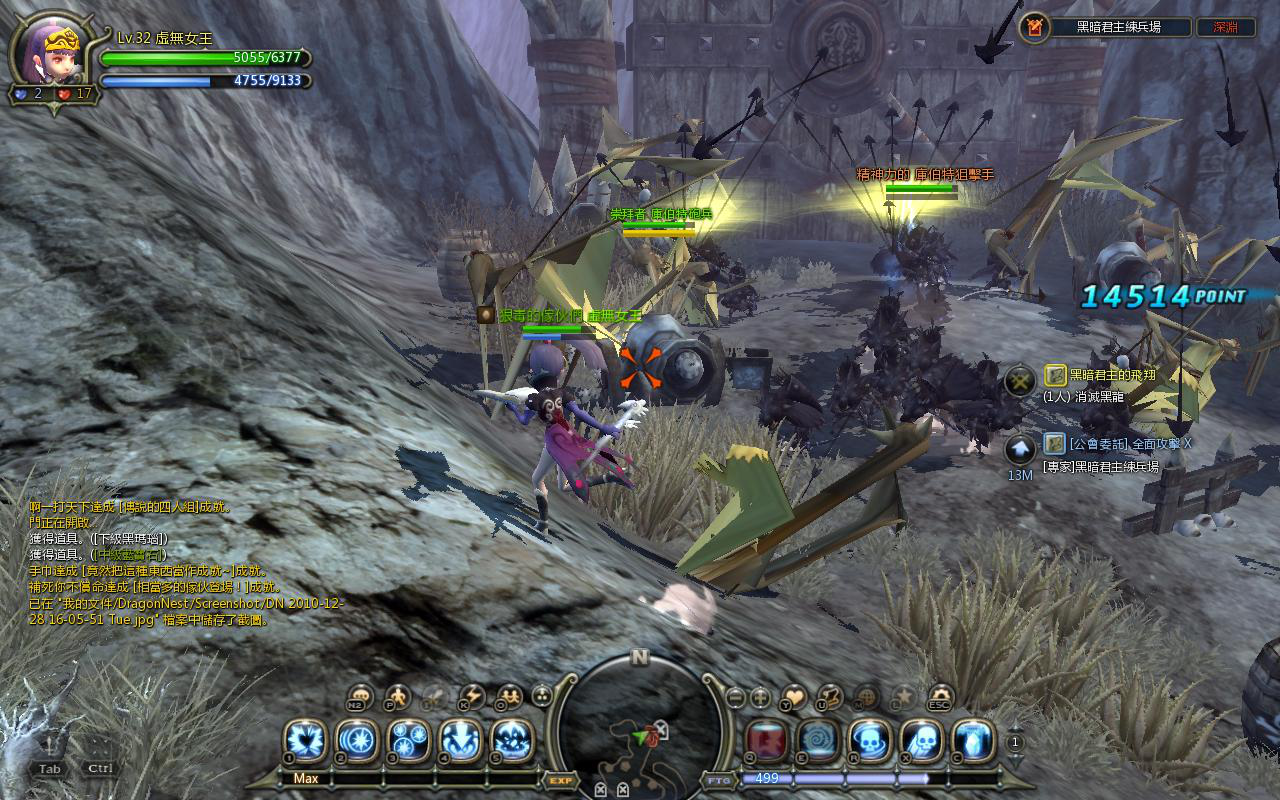
Task: Open the heart-shaped social menu icon
Action: pos(794,695)
